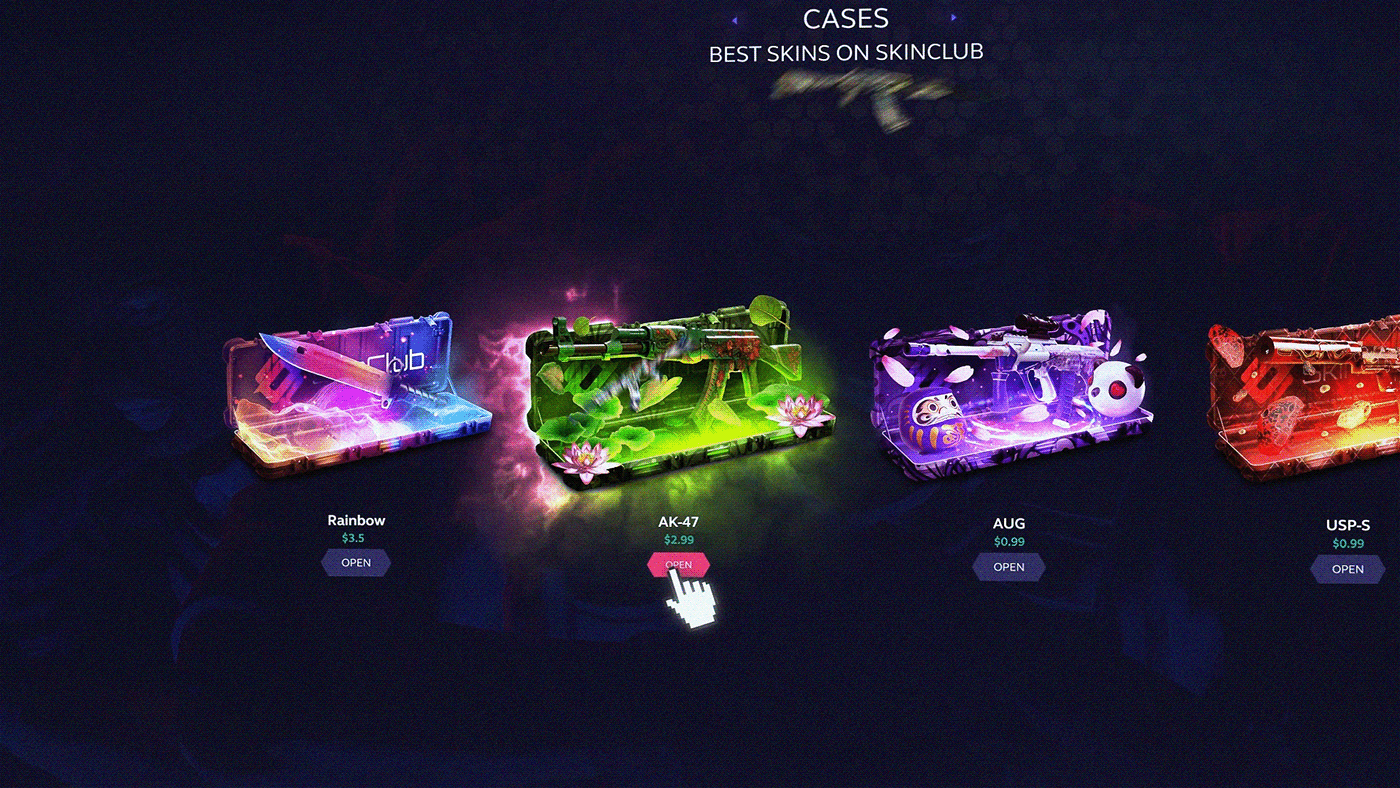
Task: Show previous cases with left arrow
Action: [x=735, y=19]
